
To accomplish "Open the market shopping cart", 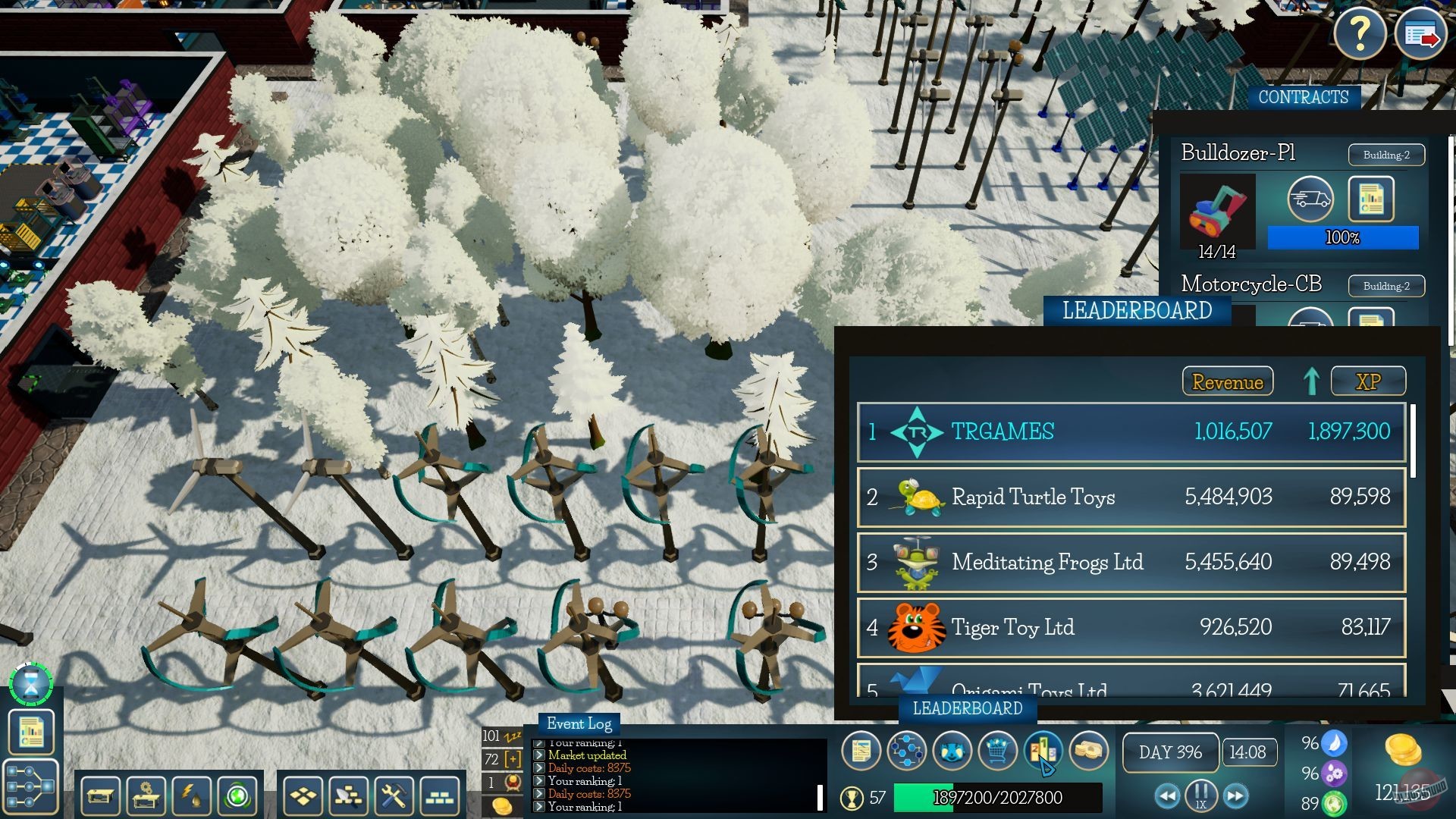I will click(997, 752).
